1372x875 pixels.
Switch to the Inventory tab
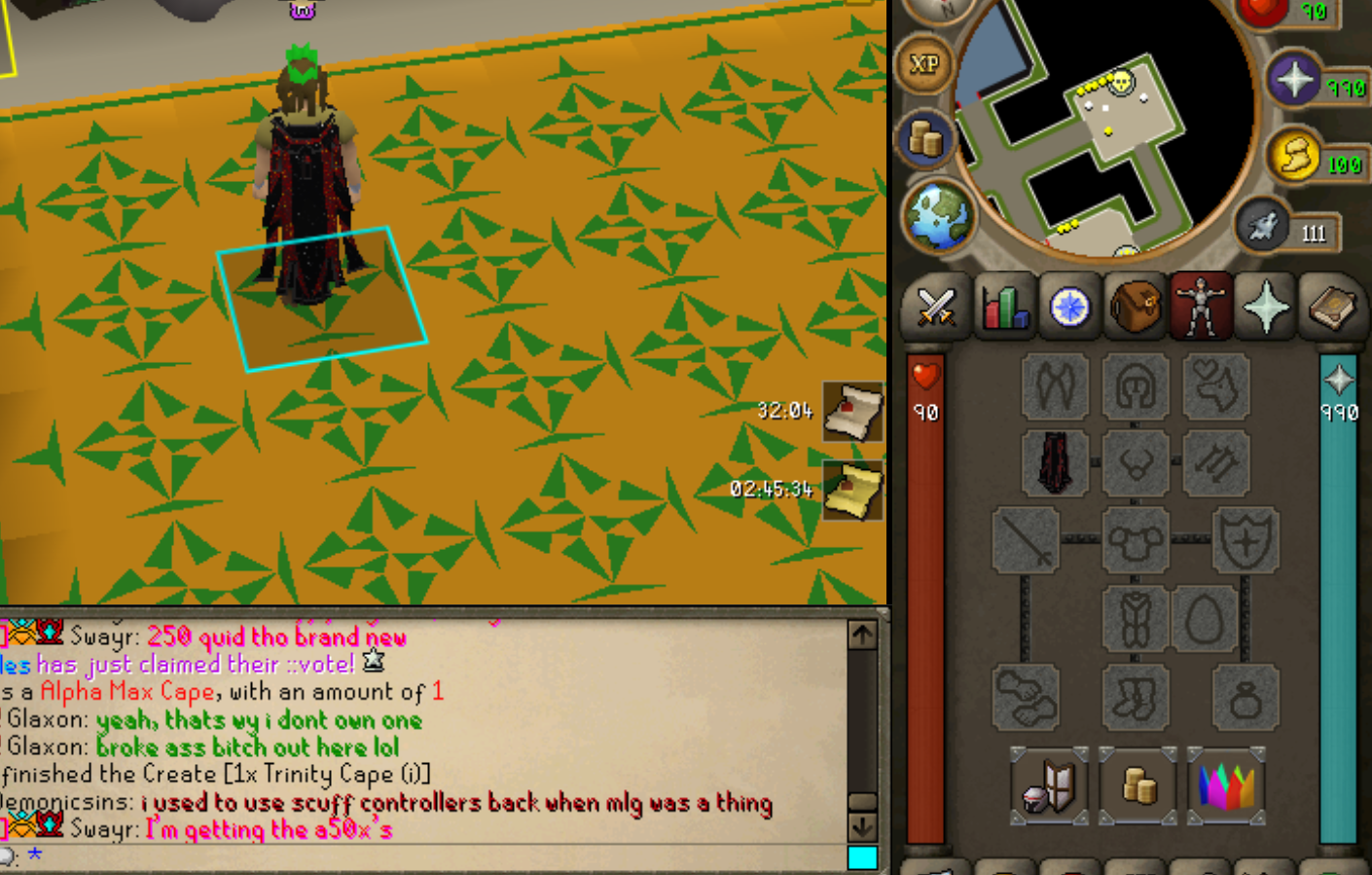coord(1135,308)
